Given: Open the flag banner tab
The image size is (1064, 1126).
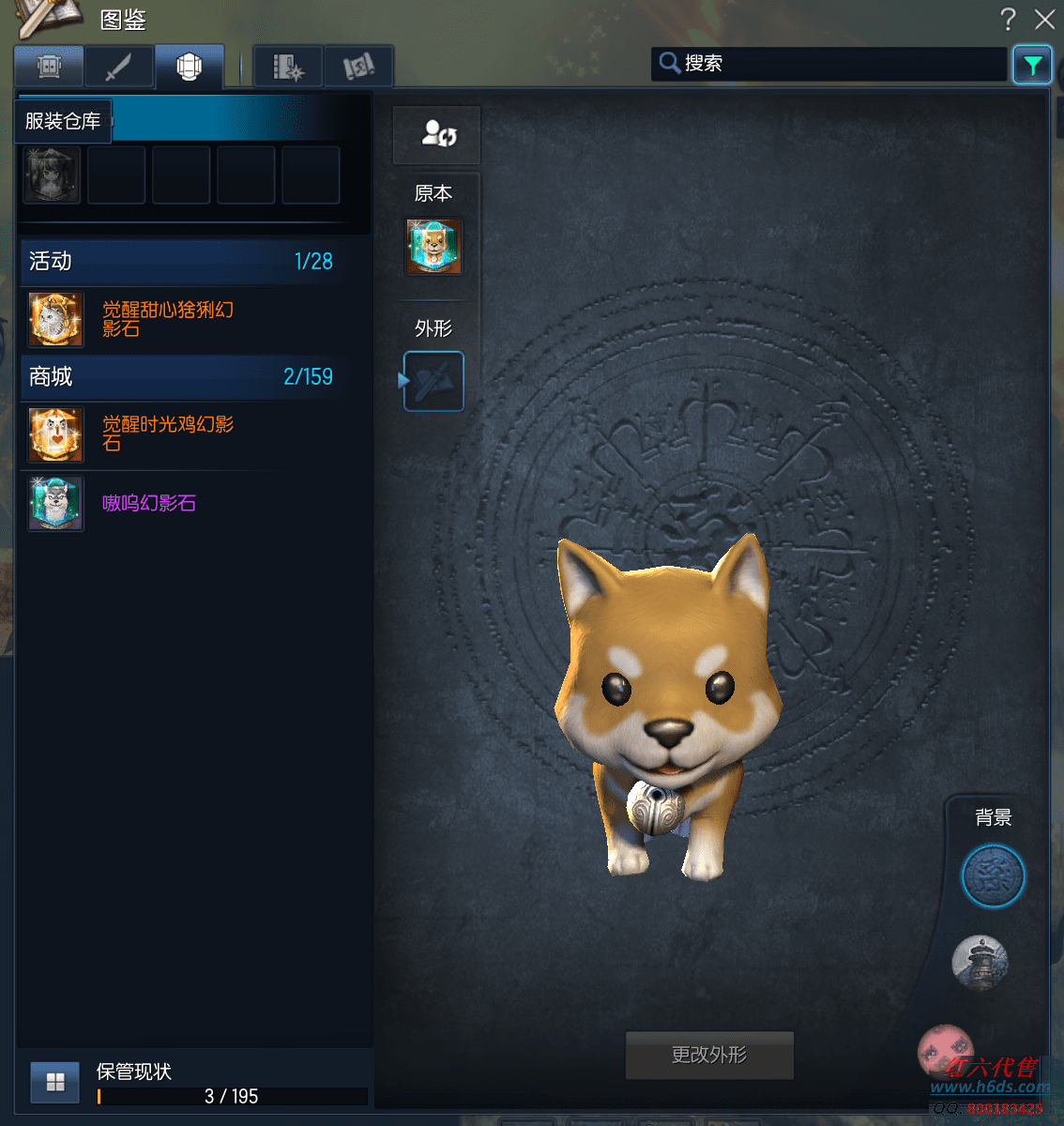Looking at the screenshot, I should (x=358, y=68).
